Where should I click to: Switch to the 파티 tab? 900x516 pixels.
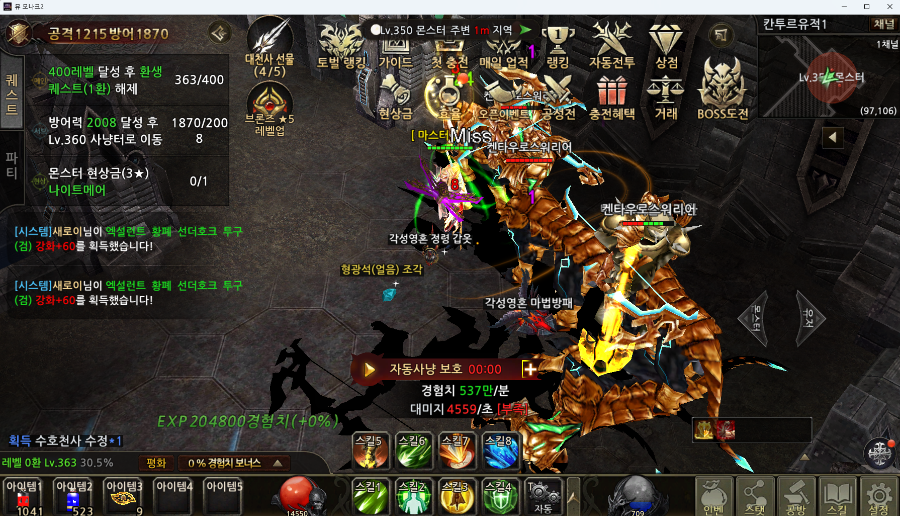click(x=12, y=165)
